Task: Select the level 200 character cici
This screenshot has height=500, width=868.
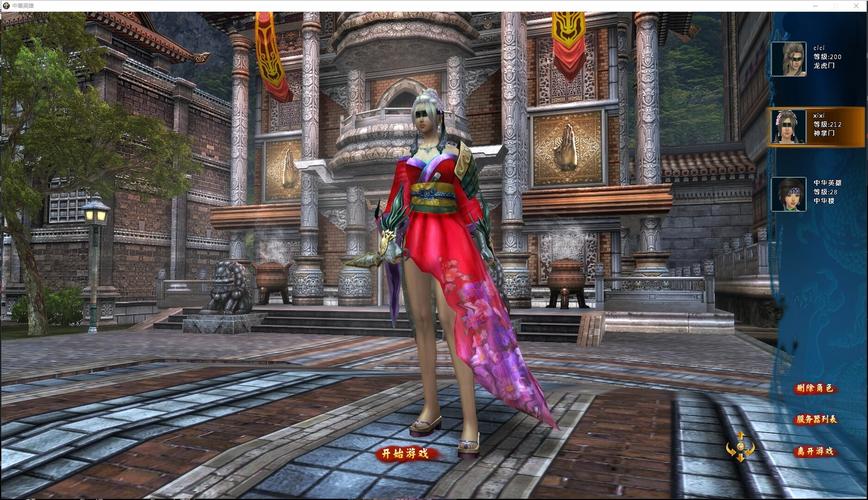Action: [816, 60]
